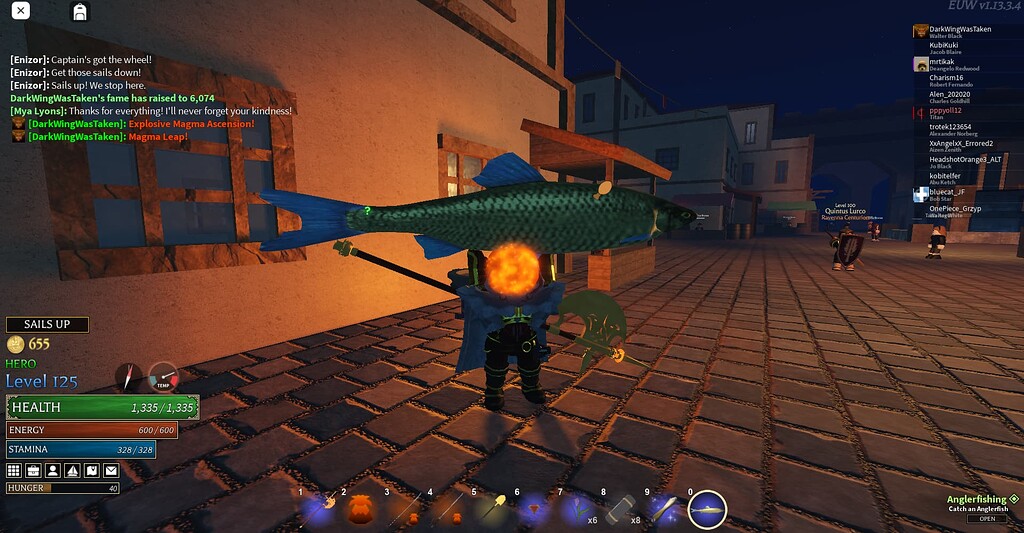The image size is (1024, 533).
Task: Open the sailboat ship menu icon
Action: point(72,470)
